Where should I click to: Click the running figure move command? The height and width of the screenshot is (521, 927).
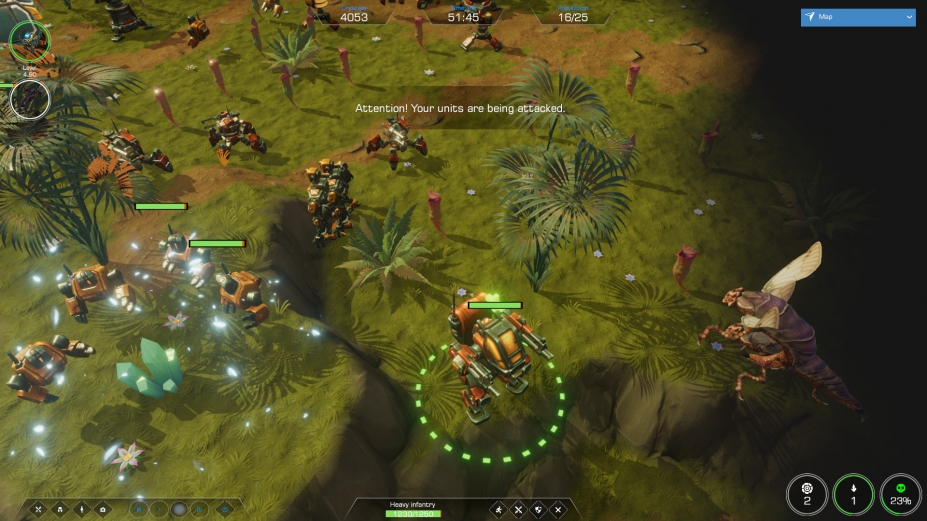click(498, 510)
